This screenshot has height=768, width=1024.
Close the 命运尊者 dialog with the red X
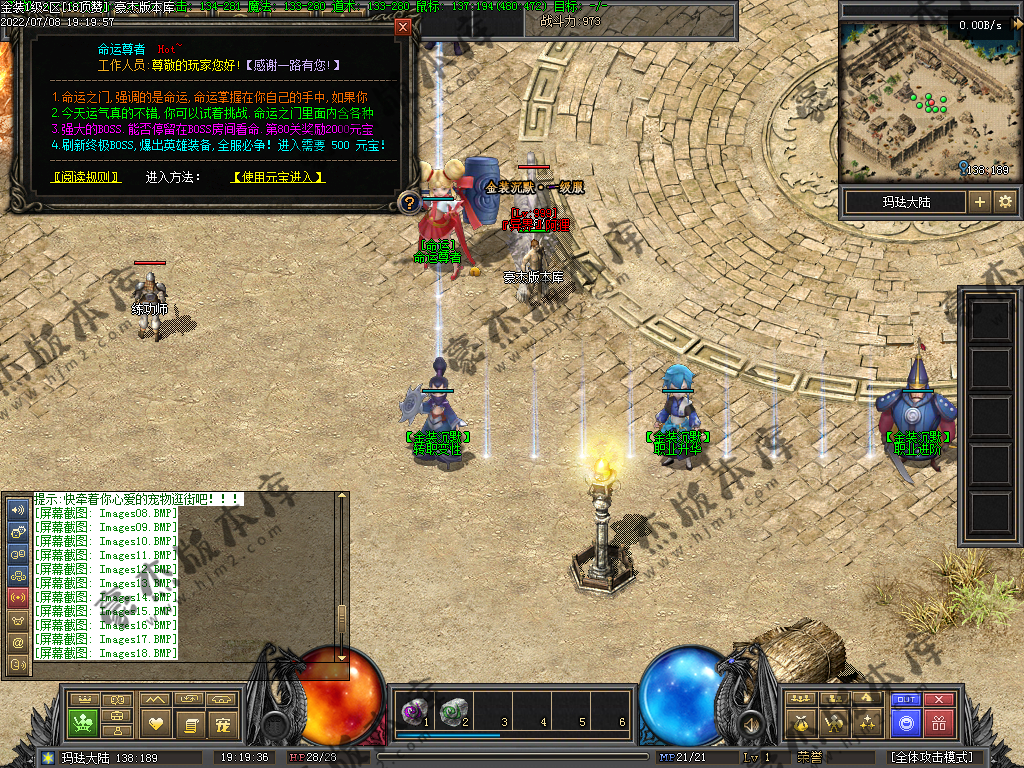pos(403,27)
